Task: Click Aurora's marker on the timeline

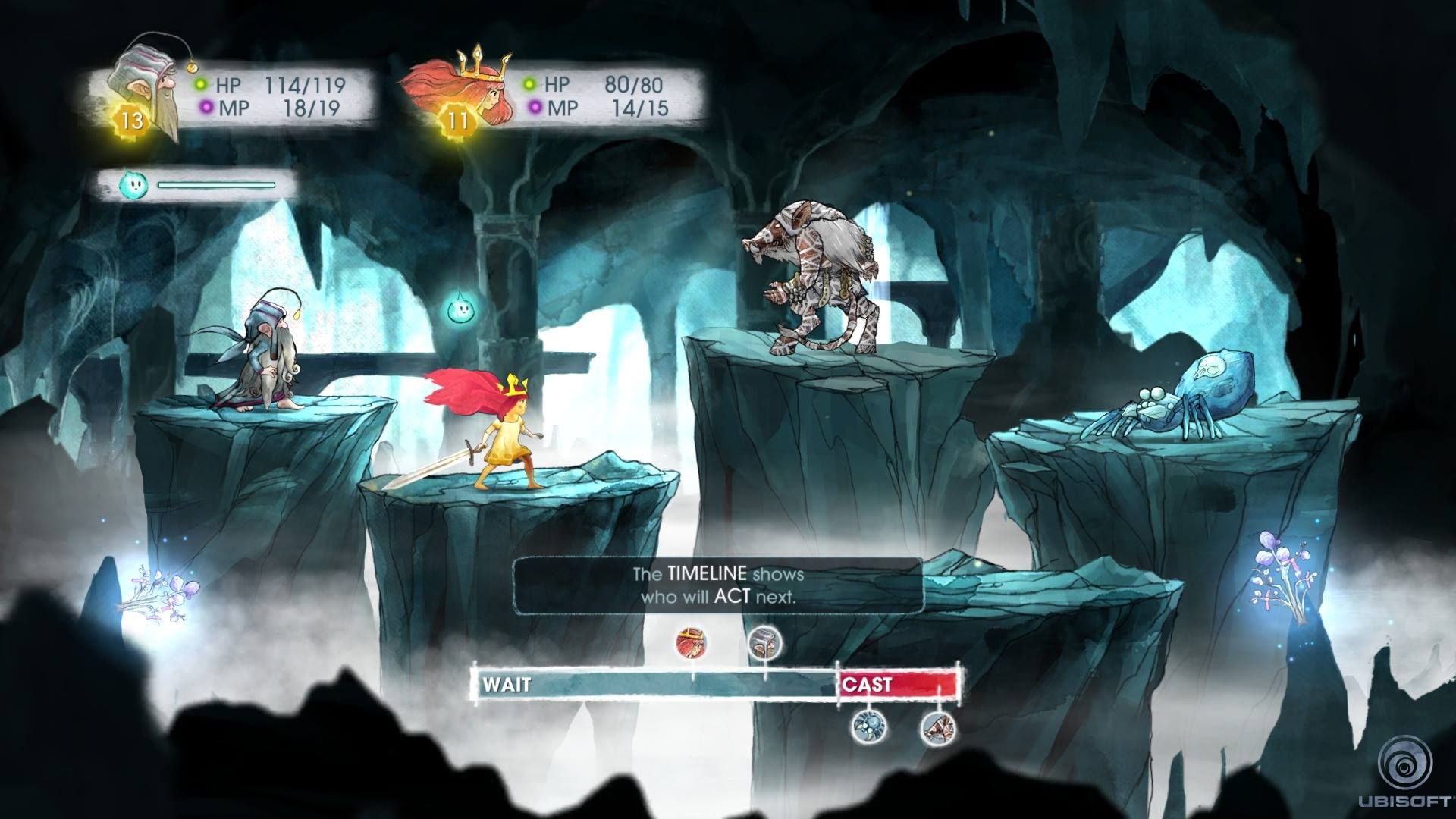Action: pyautogui.click(x=692, y=643)
